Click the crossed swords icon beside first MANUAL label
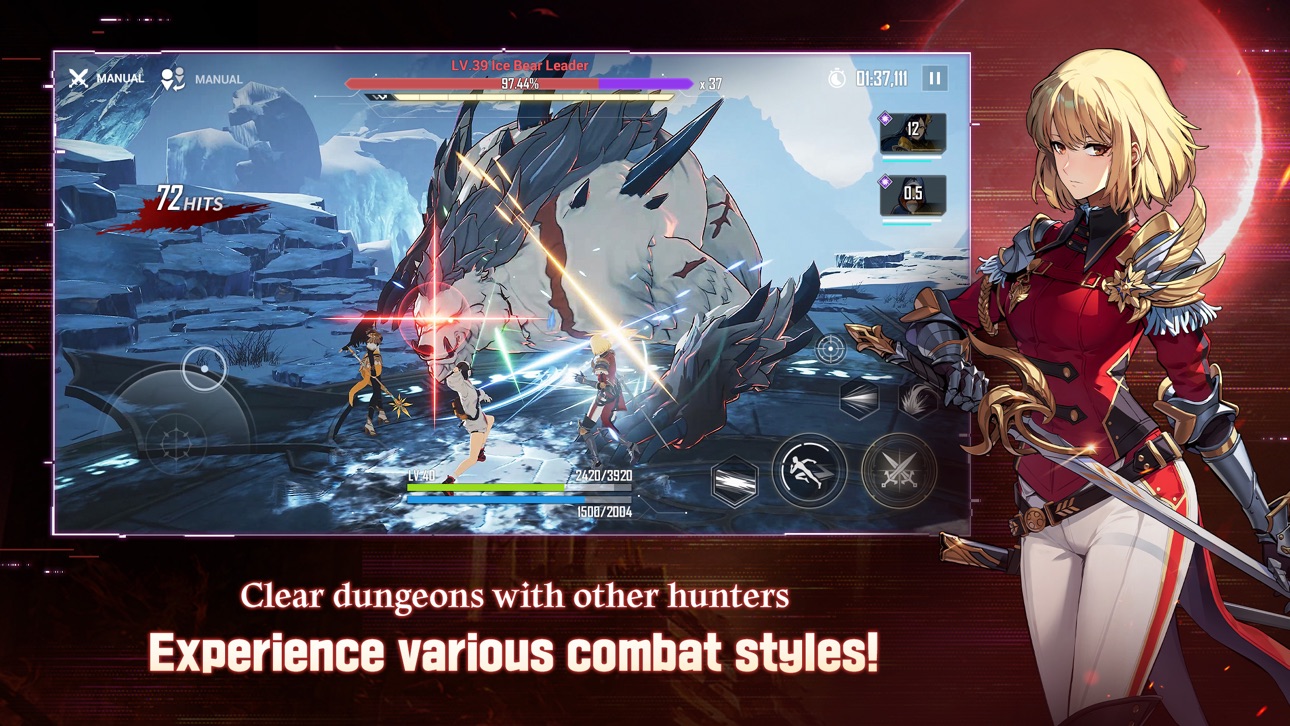Image resolution: width=1290 pixels, height=726 pixels. point(76,76)
